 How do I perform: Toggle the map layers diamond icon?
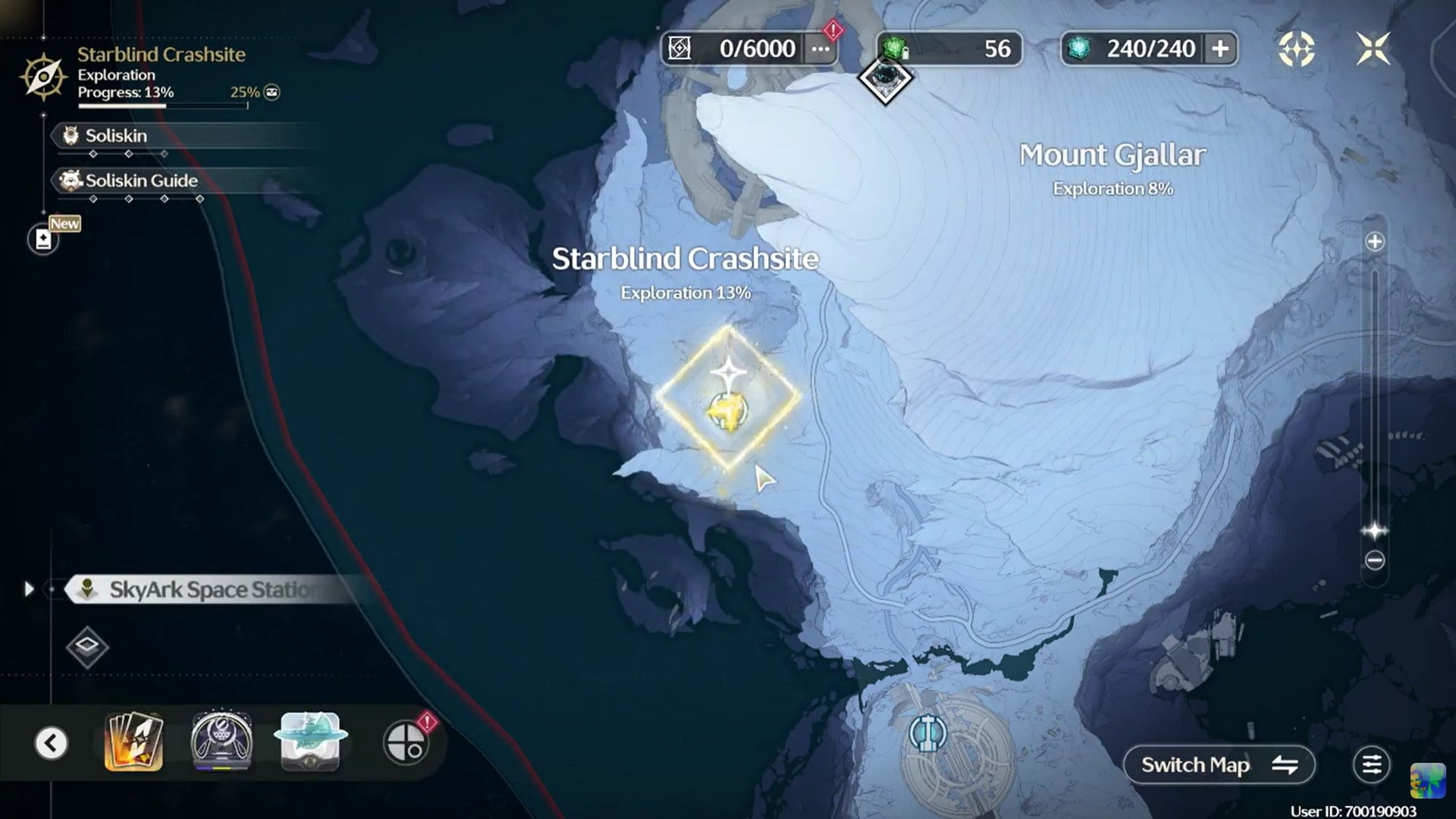tap(87, 647)
